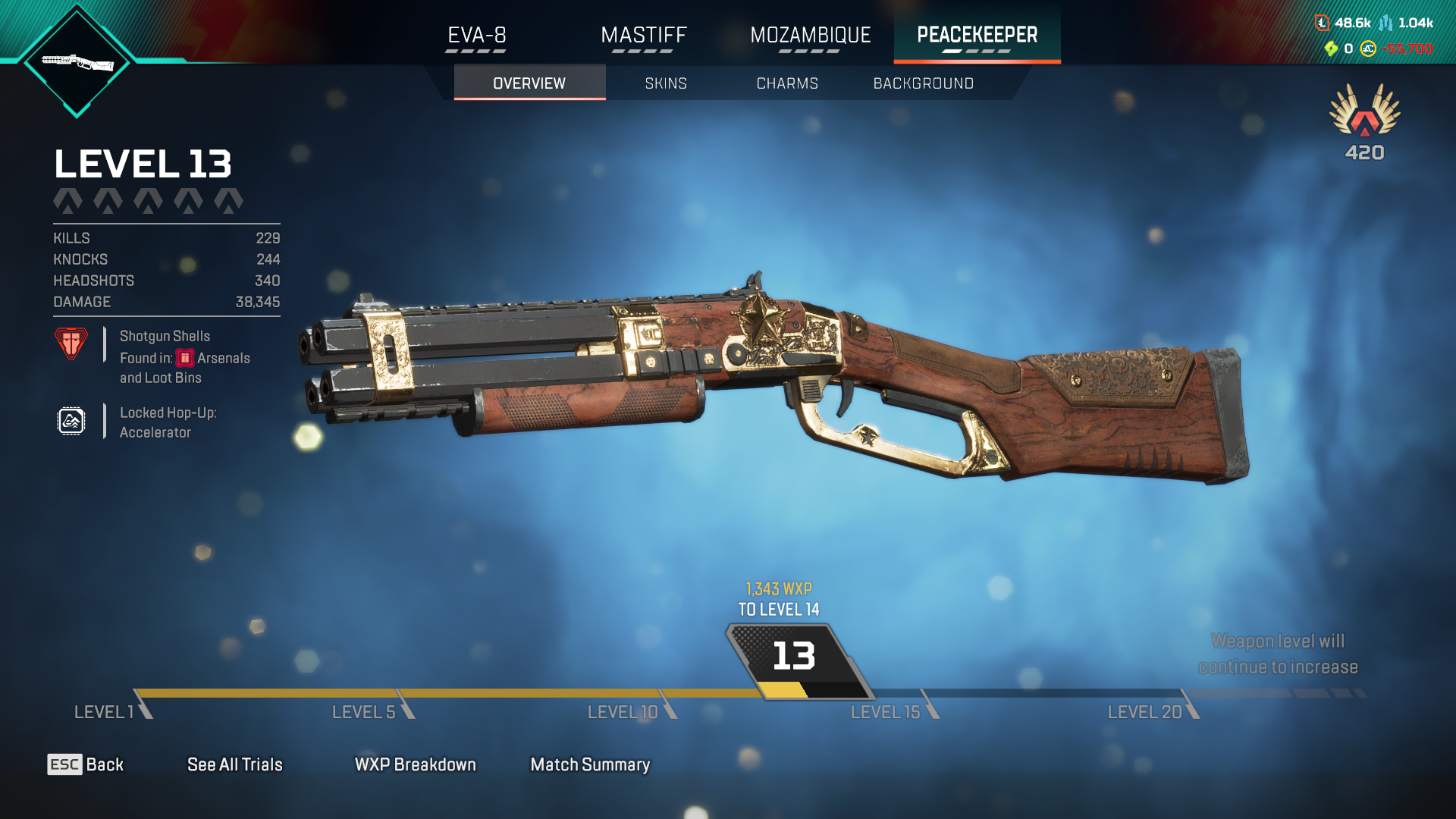Screen dimensions: 1456x819
Task: Open the Mozambique weapon tab
Action: click(810, 36)
